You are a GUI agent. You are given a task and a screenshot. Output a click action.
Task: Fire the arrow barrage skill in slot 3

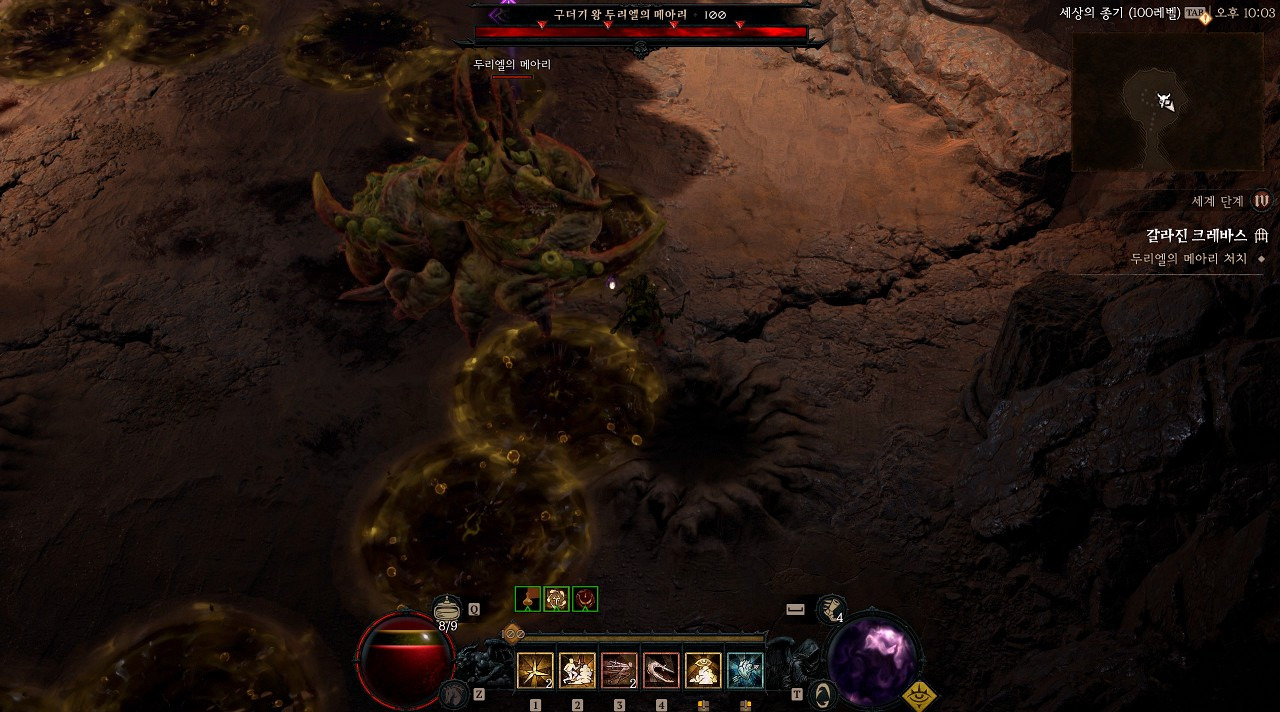(x=619, y=671)
